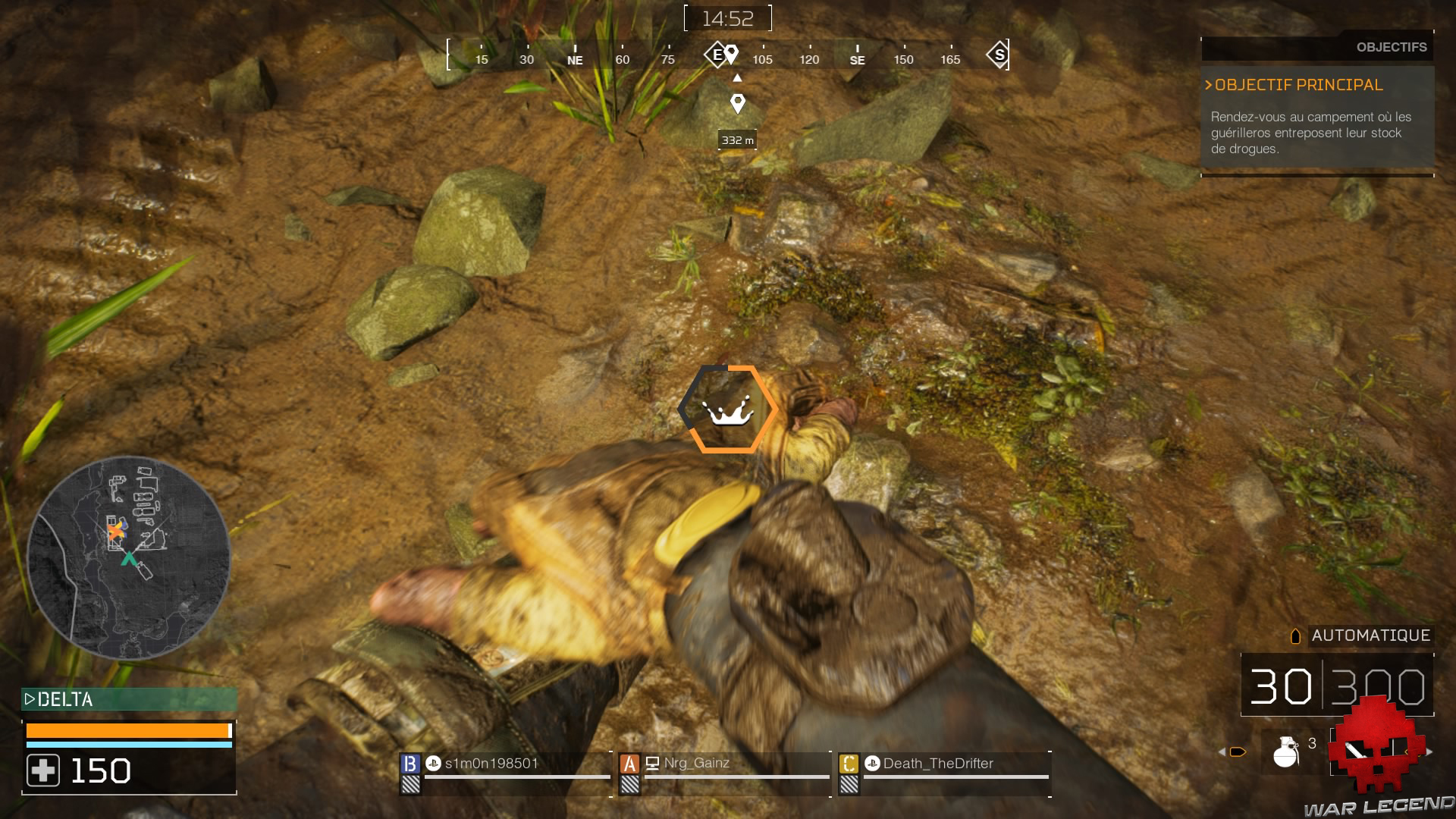Choose the grenade equipment slot
The width and height of the screenshot is (1456, 819).
1286,752
